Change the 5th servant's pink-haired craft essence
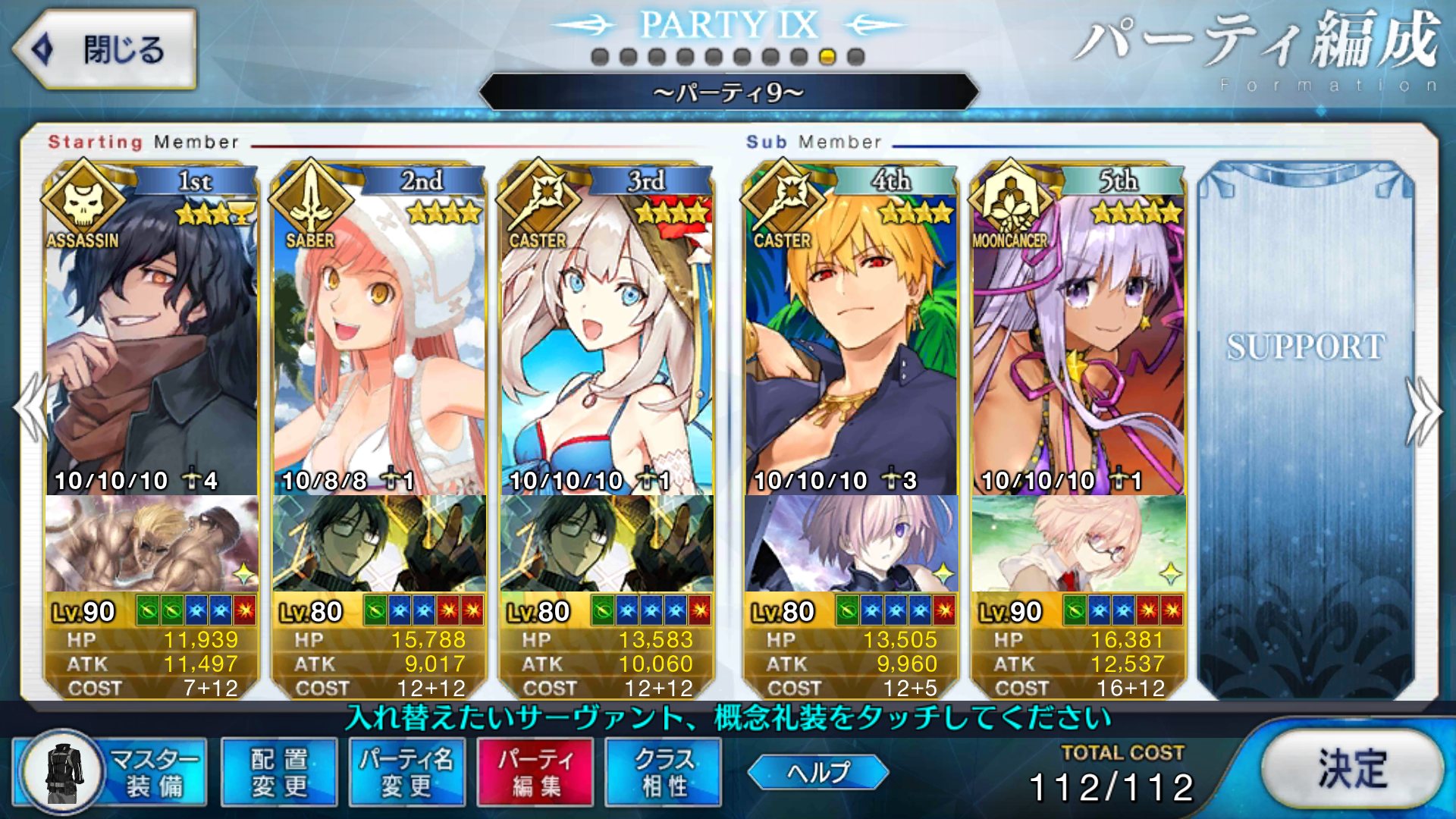 point(1078,543)
